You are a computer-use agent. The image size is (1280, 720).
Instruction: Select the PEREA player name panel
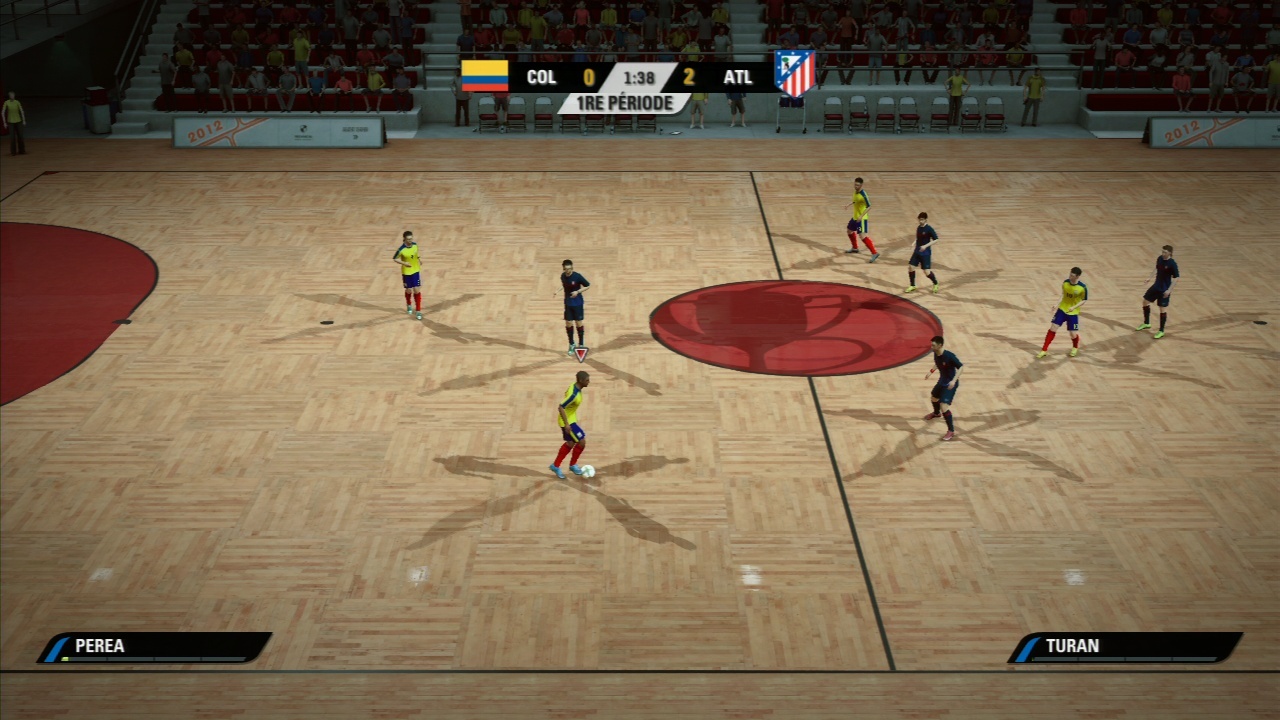point(155,647)
